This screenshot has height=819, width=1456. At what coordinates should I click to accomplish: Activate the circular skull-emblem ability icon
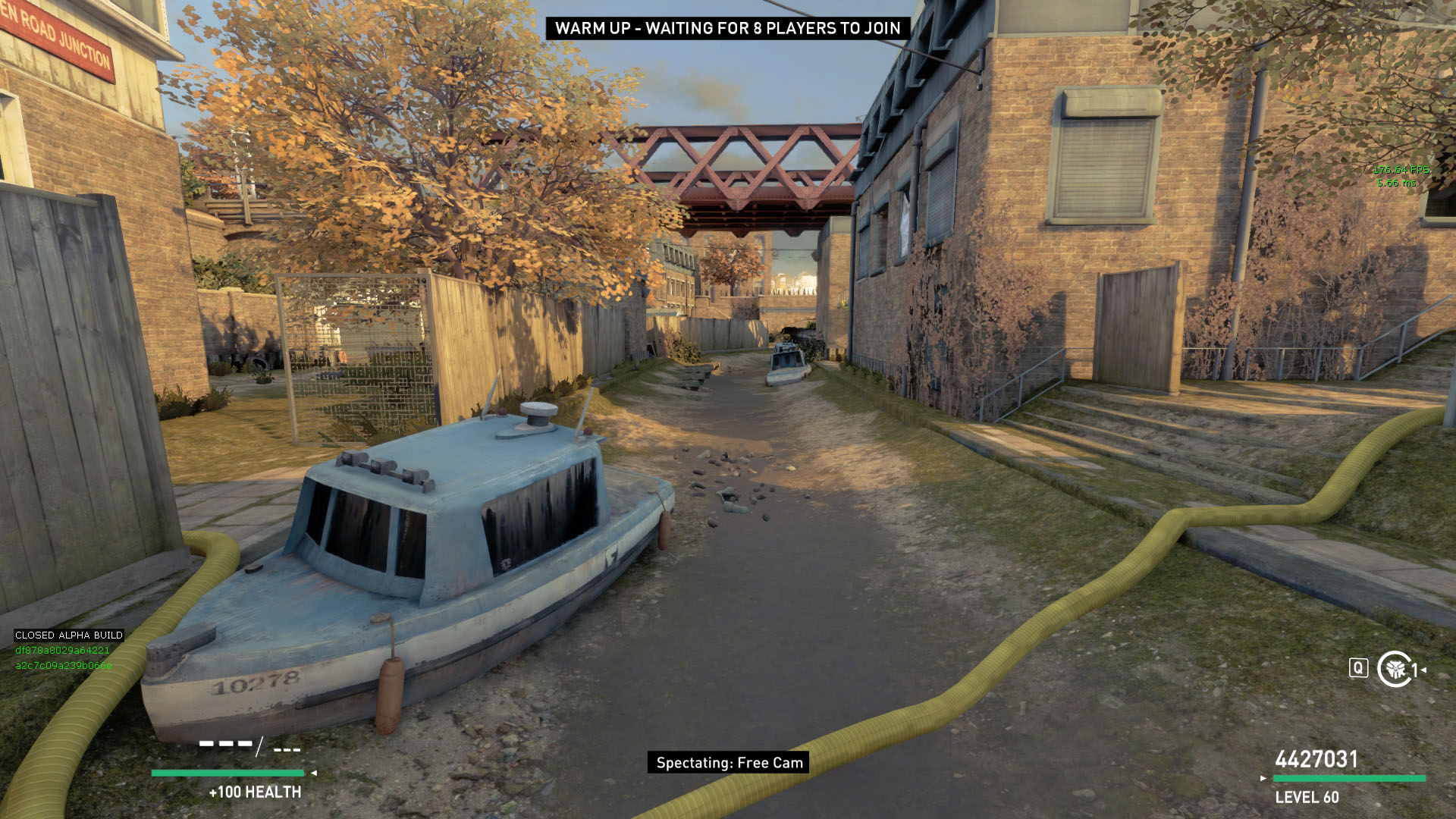pos(1394,669)
